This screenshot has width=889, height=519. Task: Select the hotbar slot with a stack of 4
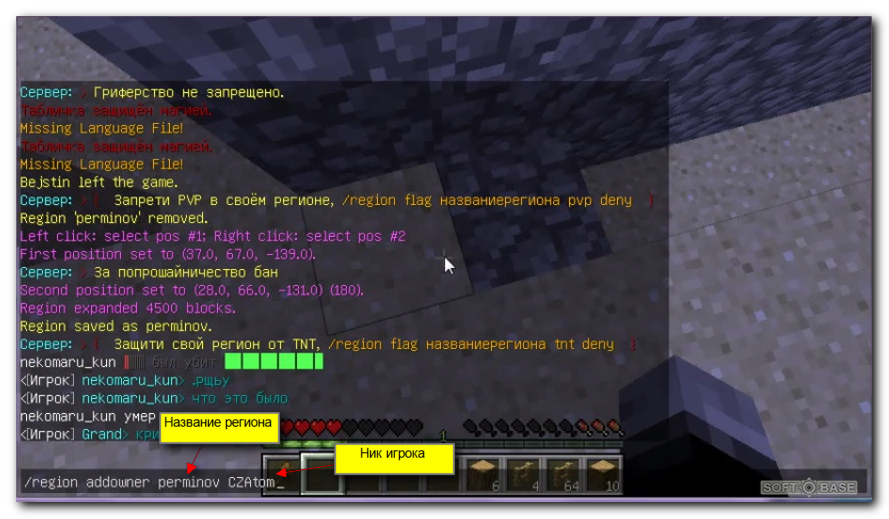click(524, 475)
